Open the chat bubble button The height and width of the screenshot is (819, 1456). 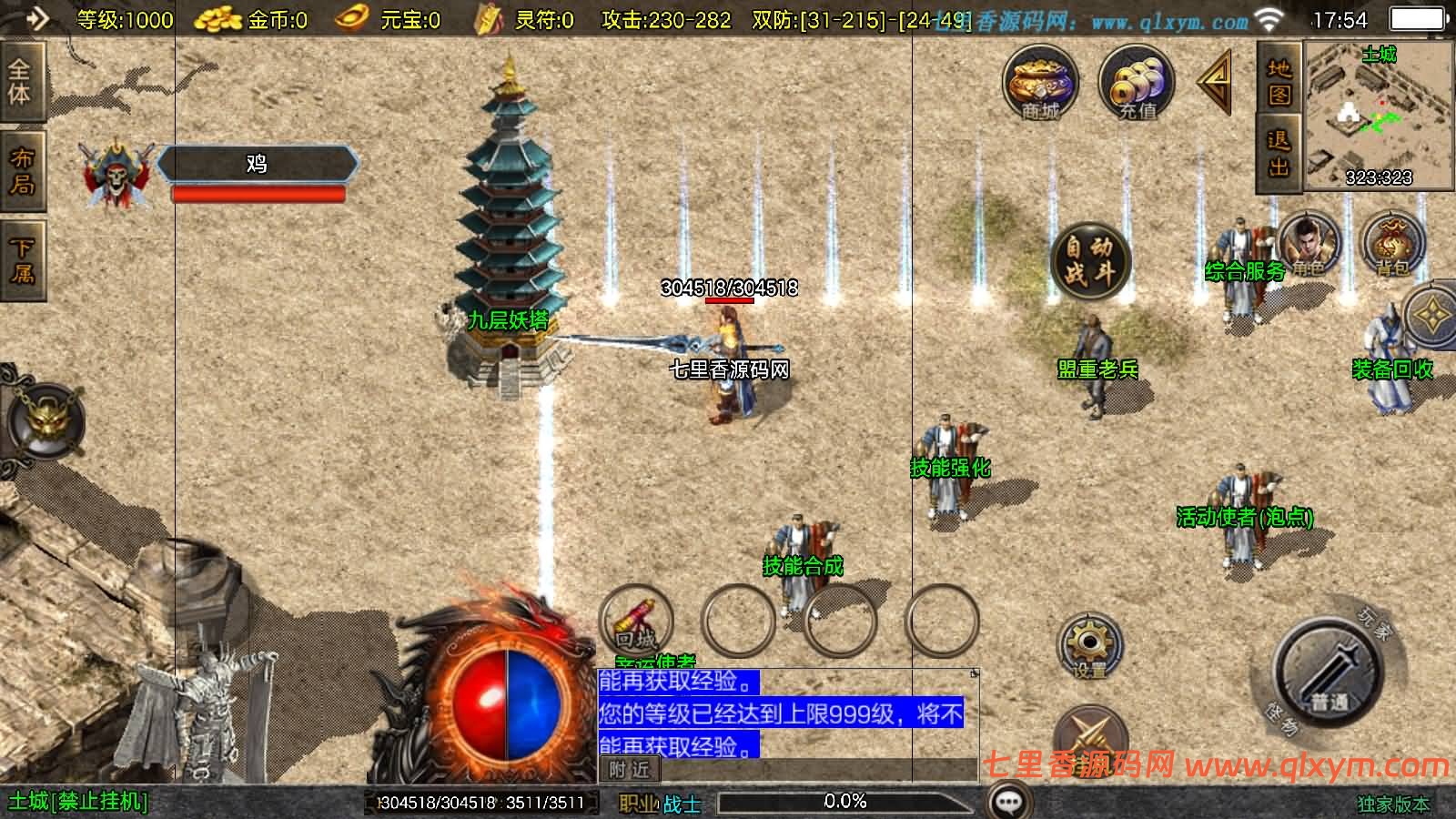1009,803
